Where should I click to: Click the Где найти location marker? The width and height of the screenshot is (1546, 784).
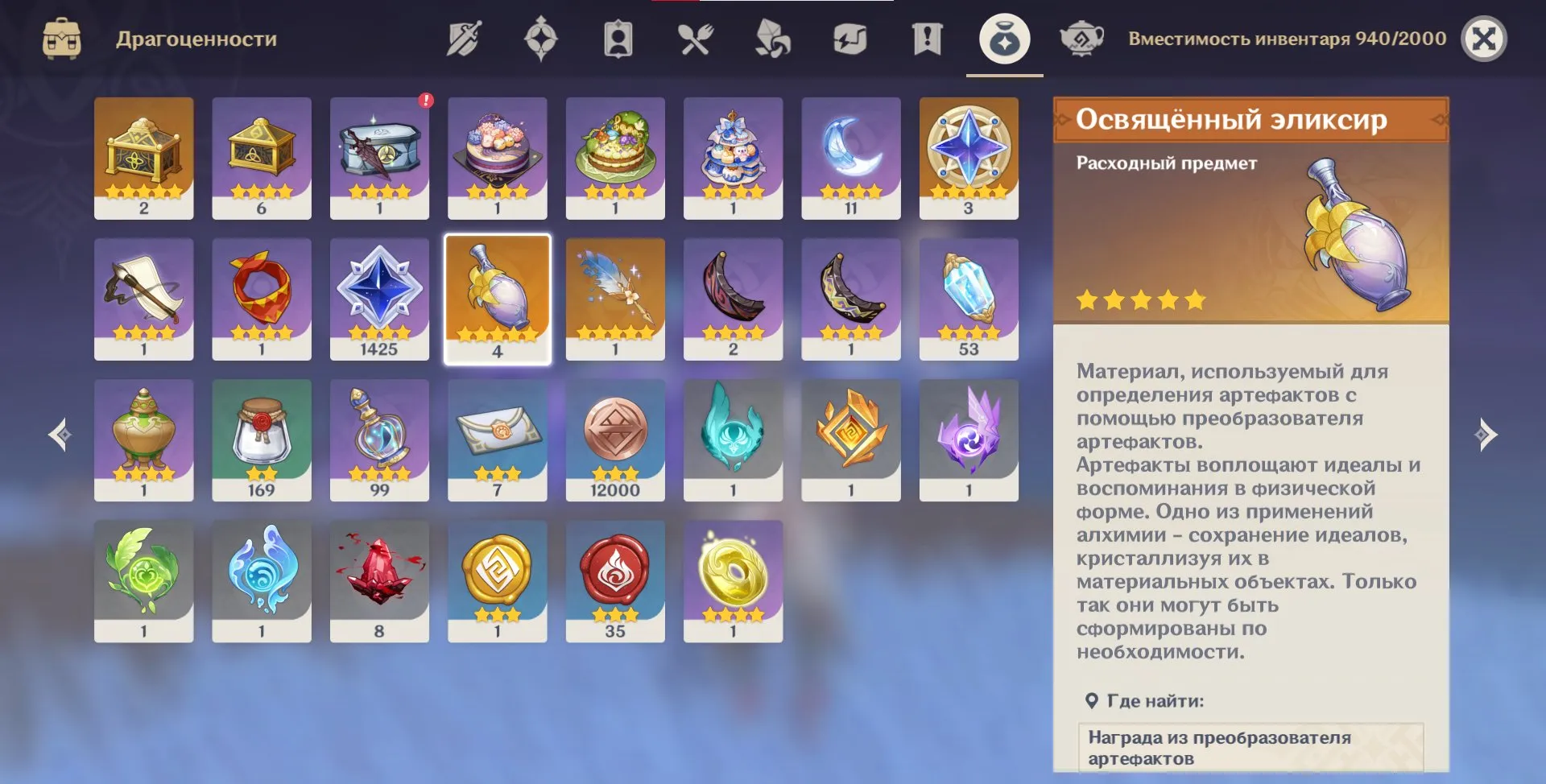pos(1093,699)
